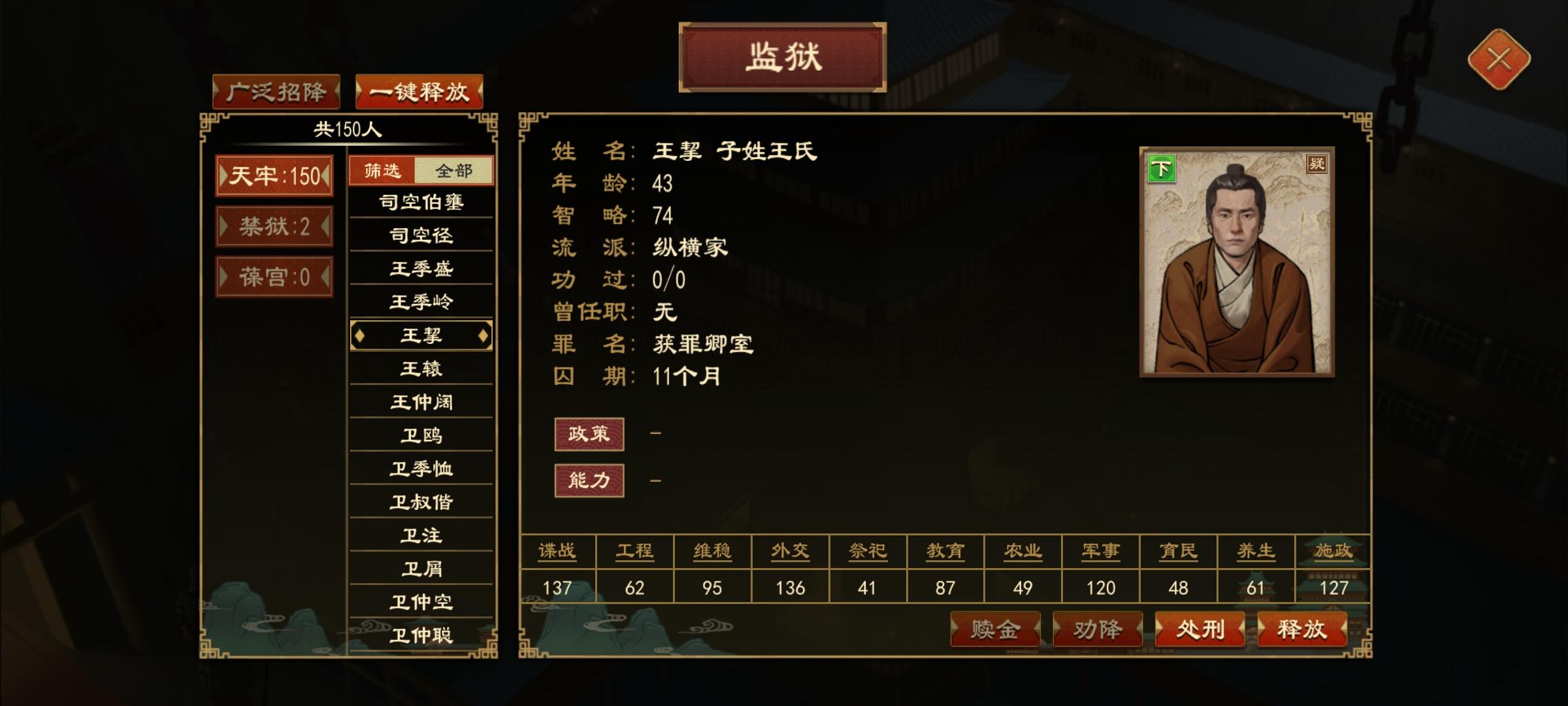Select prisoner 卫仲聪 from the list
Viewport: 1568px width, 706px height.
(x=421, y=635)
